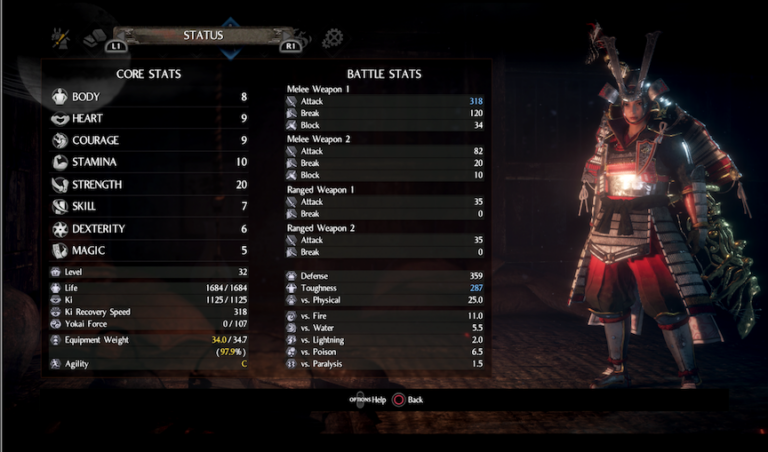The image size is (768, 452).
Task: Open the stacked items inventory tab
Action: [x=95, y=38]
